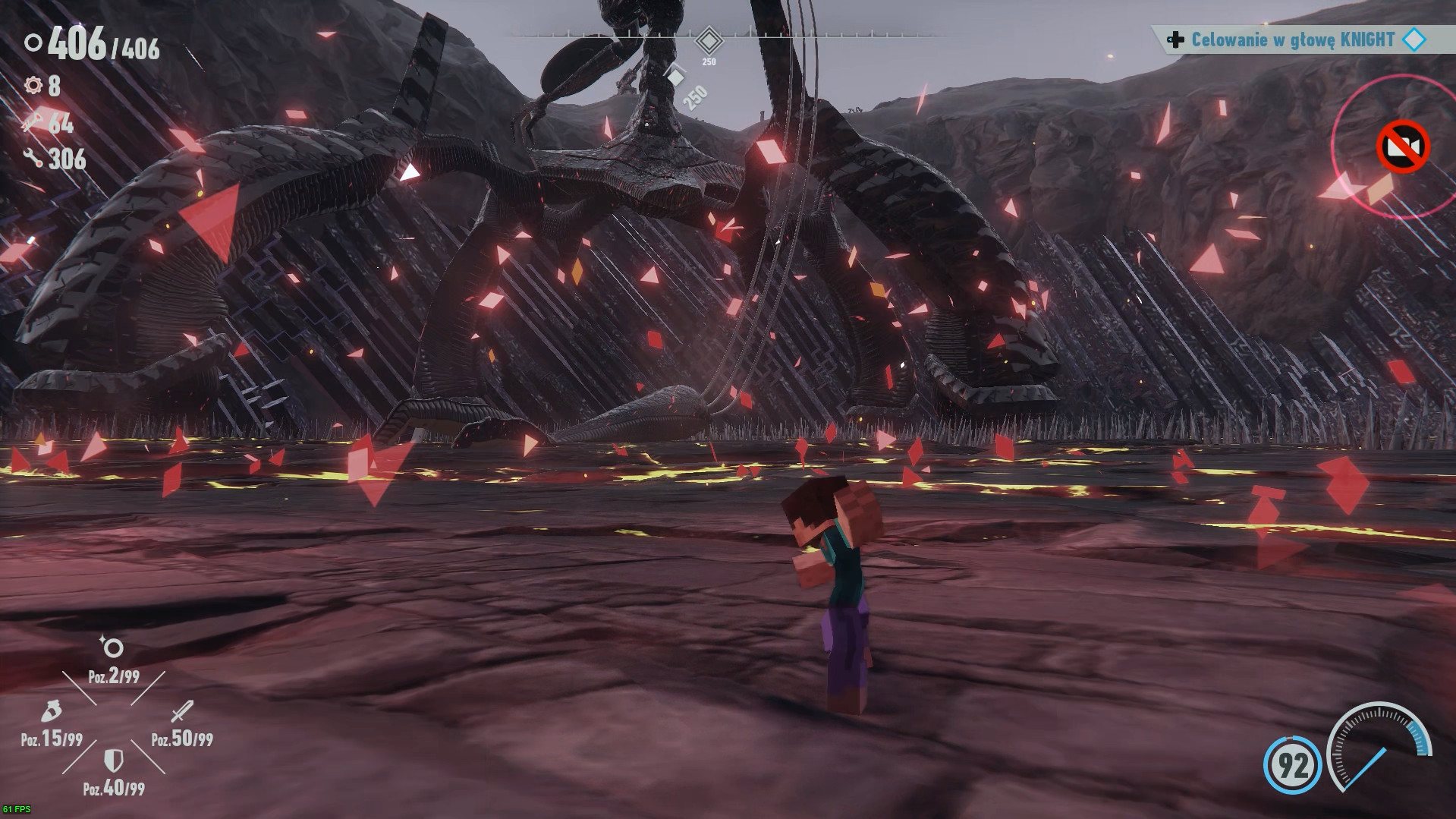
Task: Select the bullet skill level icon
Action: [x=51, y=712]
